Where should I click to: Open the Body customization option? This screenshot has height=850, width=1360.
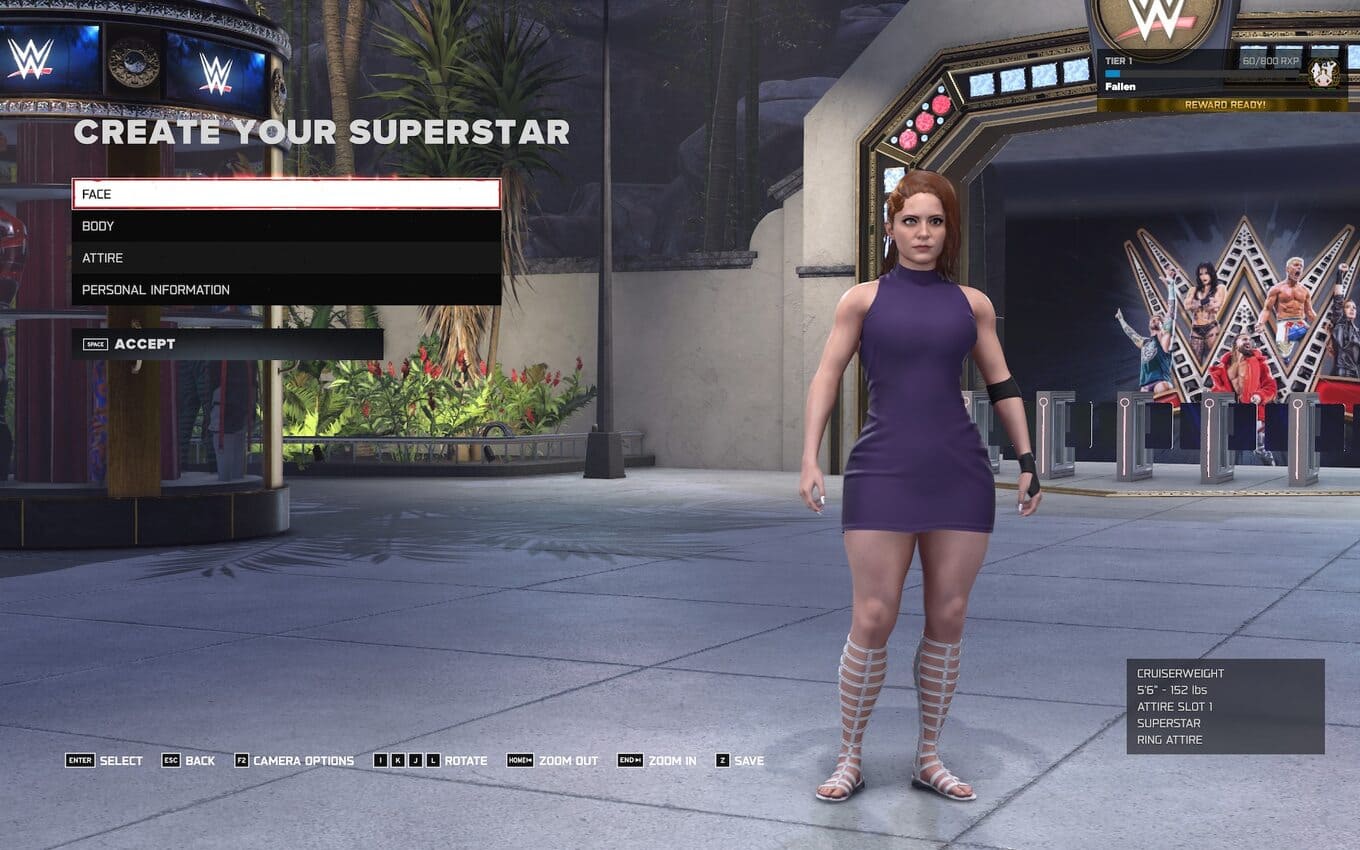point(286,226)
